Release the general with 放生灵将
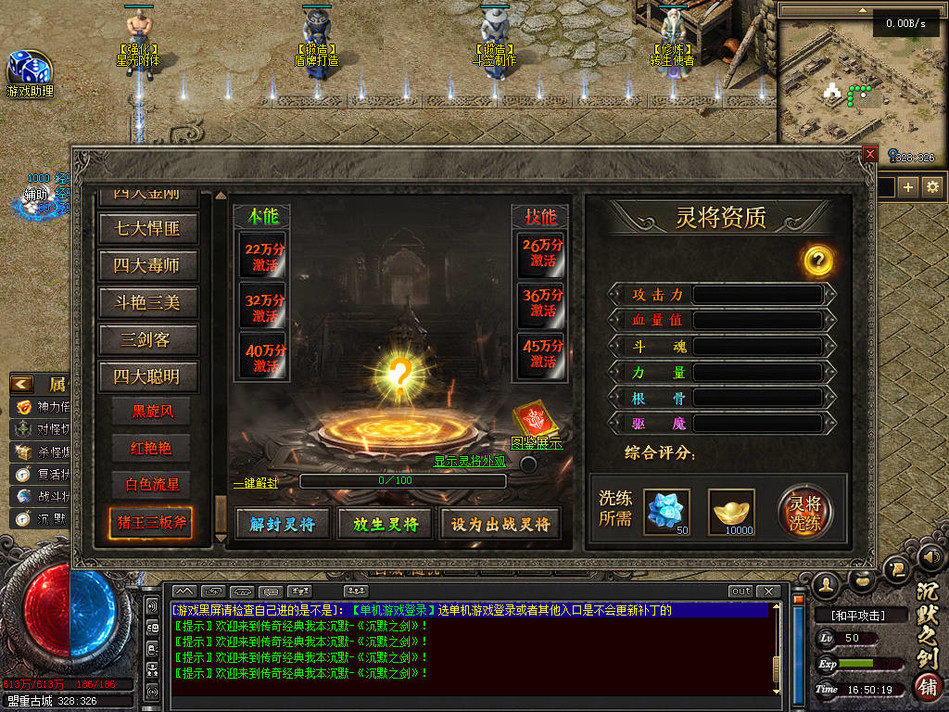The width and height of the screenshot is (949, 712). pos(385,523)
